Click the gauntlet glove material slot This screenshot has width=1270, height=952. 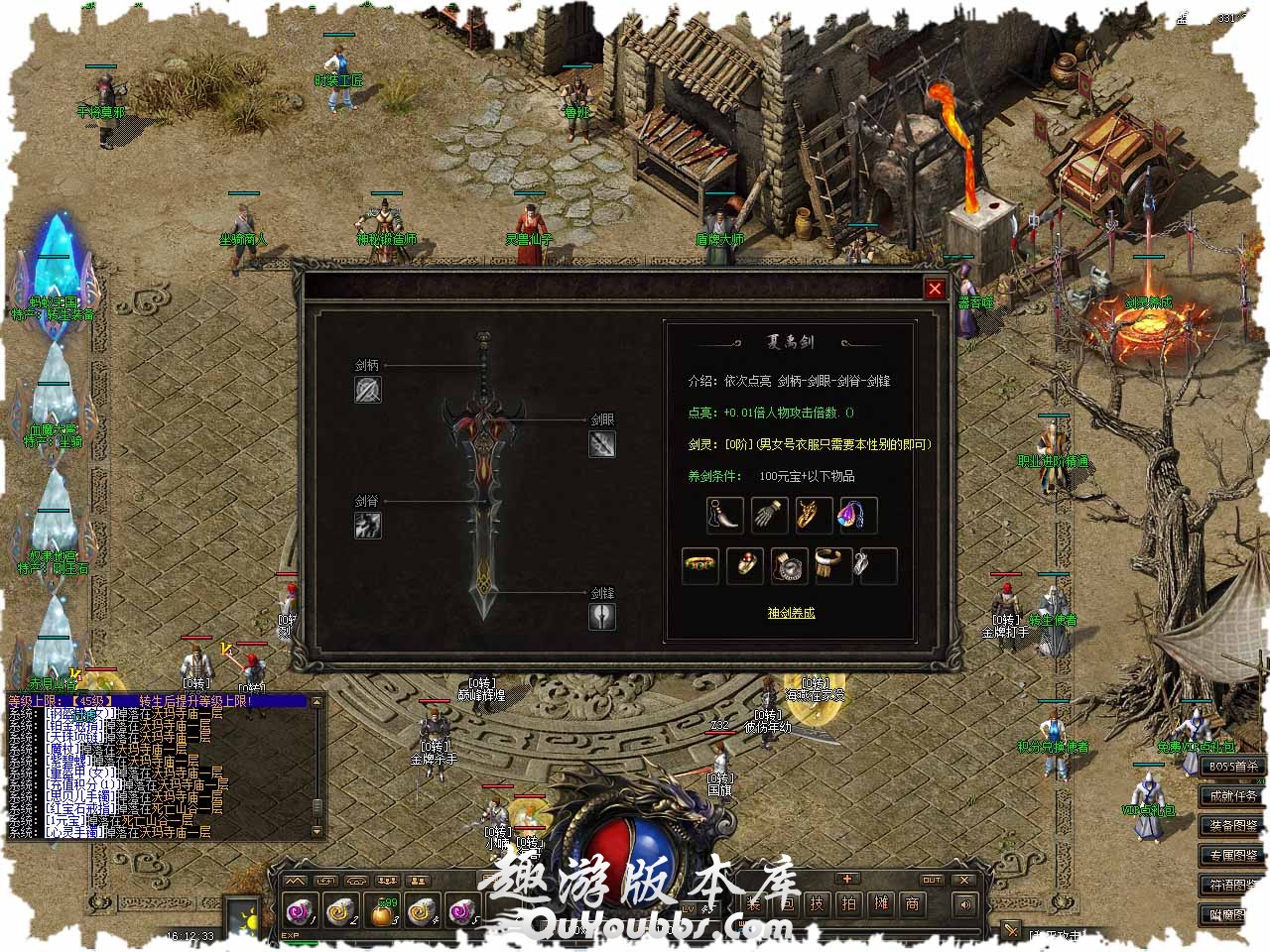coord(769,516)
